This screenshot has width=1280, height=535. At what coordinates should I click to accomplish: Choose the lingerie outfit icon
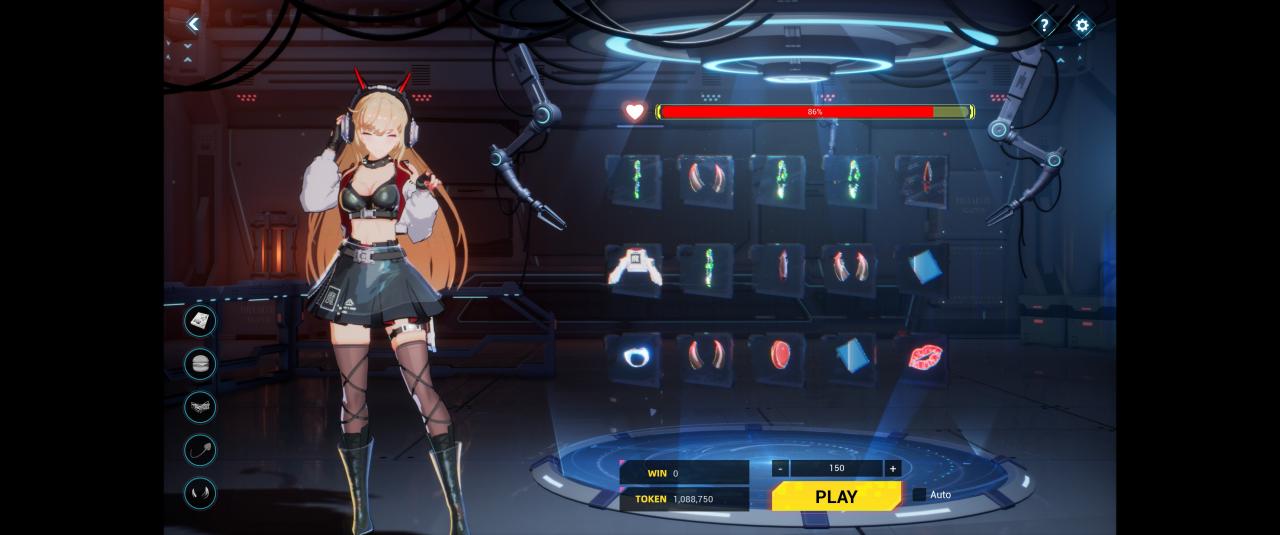coord(200,406)
